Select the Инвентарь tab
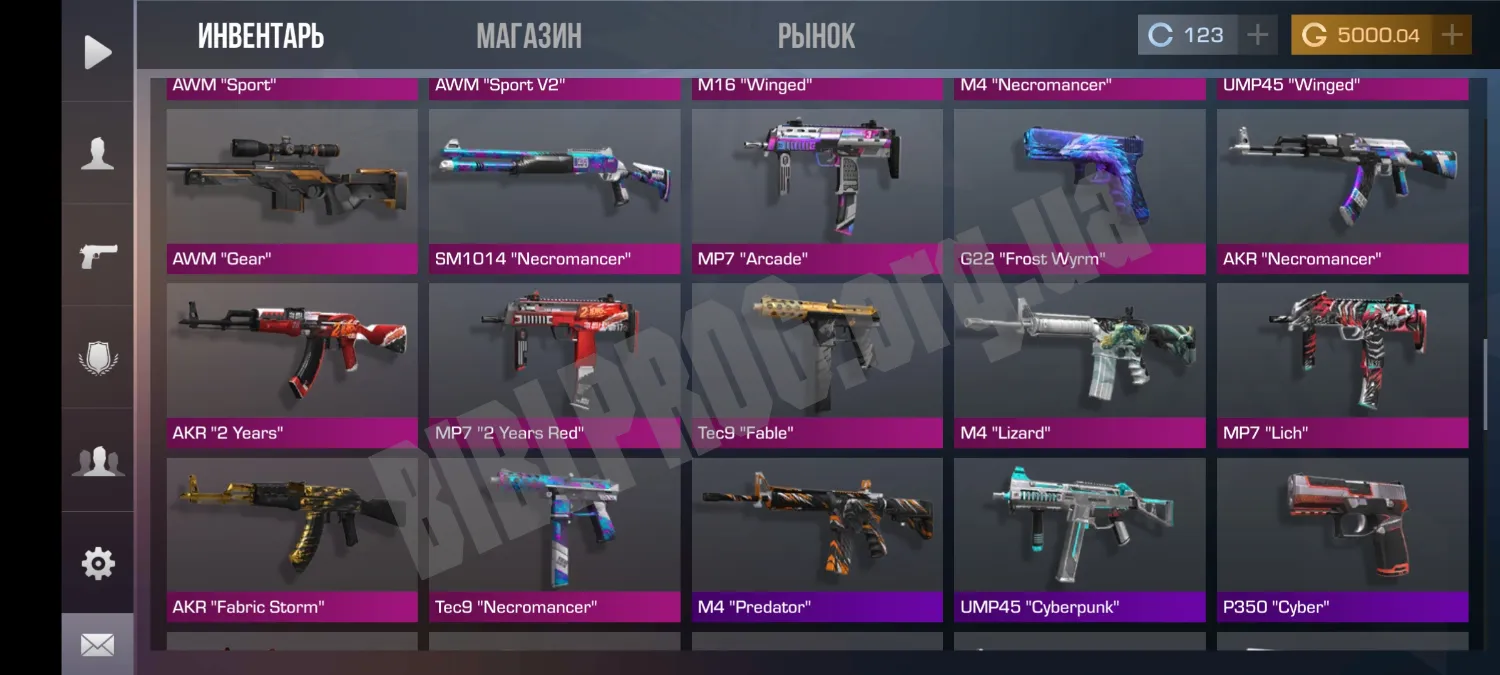The width and height of the screenshot is (1500, 675). coord(261,37)
